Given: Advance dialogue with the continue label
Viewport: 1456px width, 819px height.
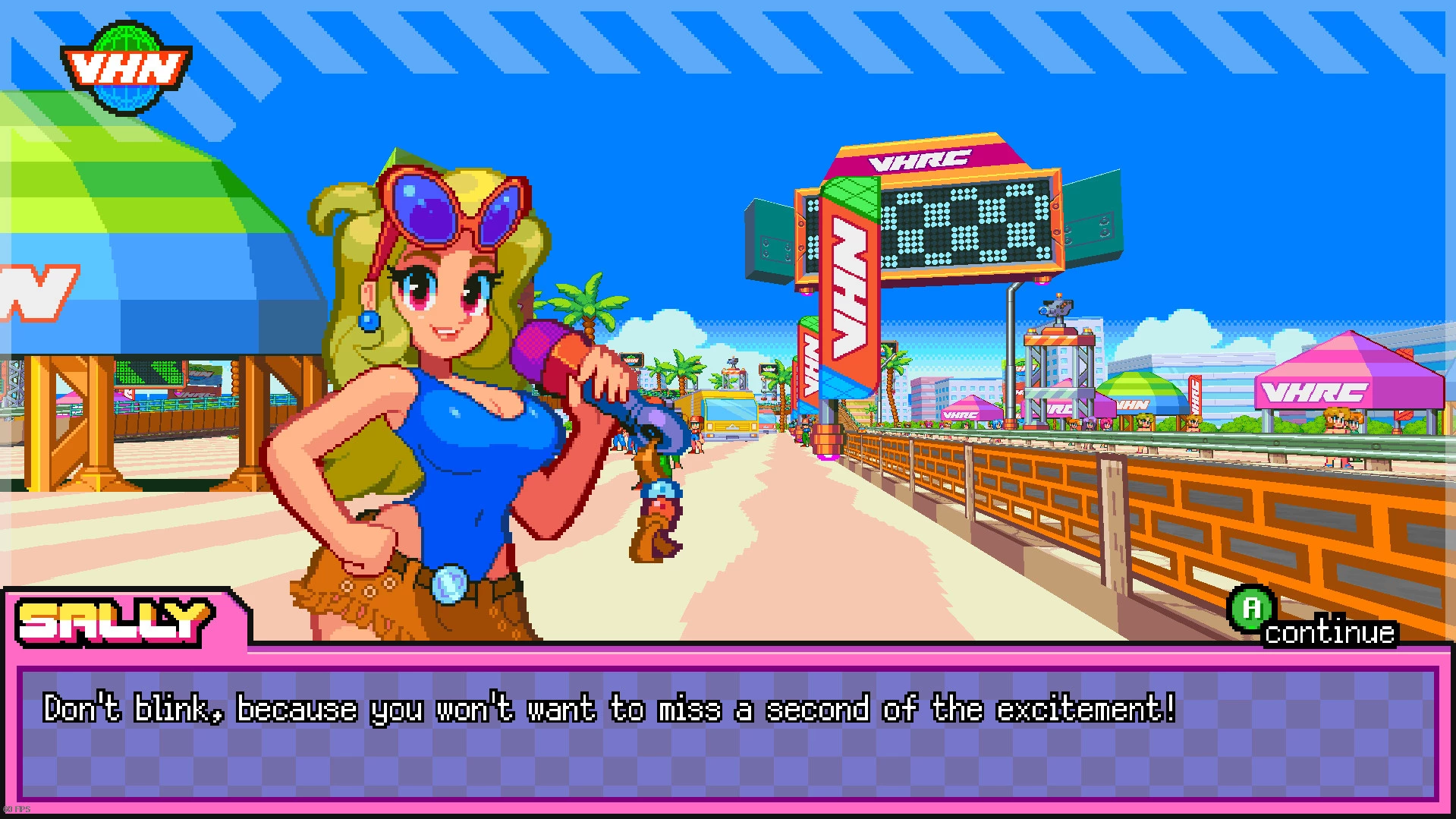Looking at the screenshot, I should click(x=1329, y=632).
